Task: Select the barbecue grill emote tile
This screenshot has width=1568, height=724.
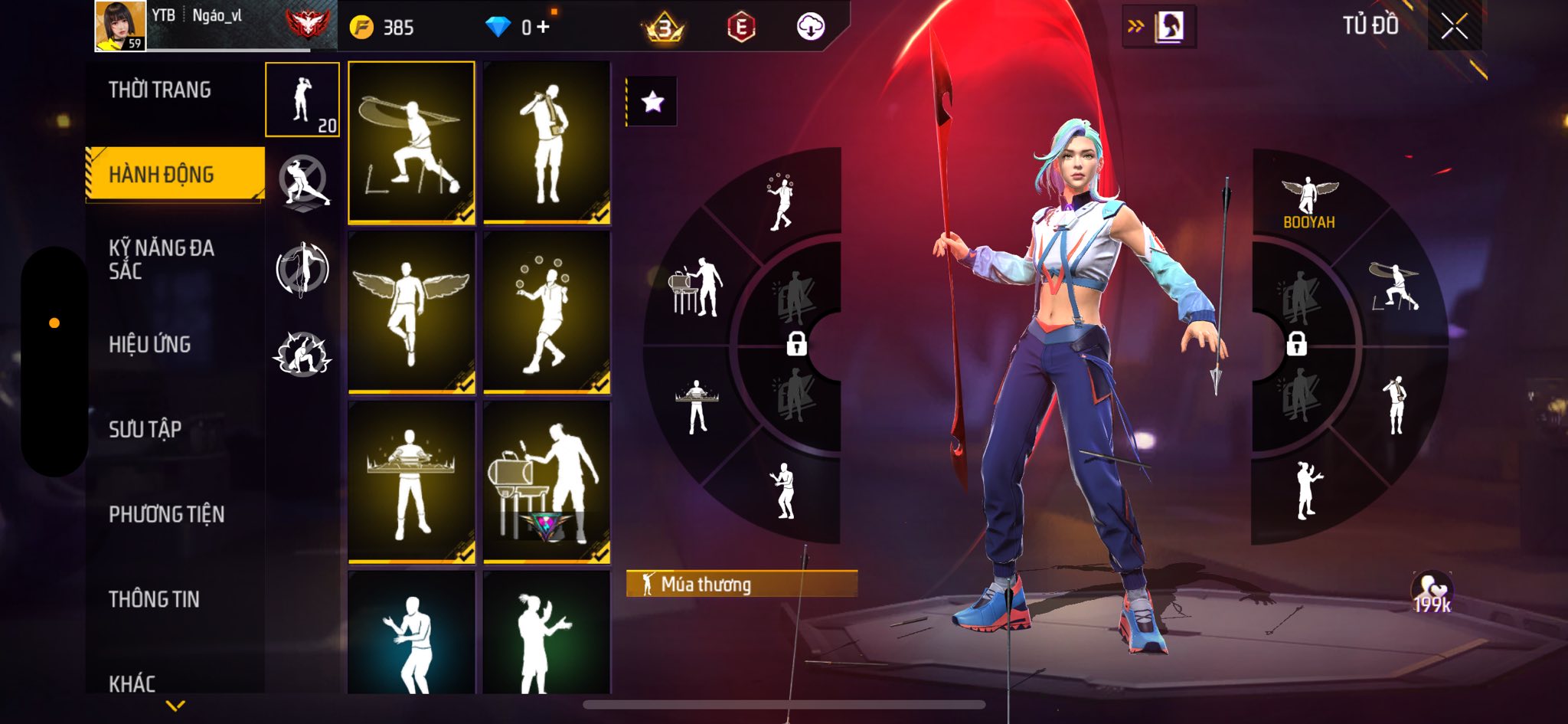Action: point(547,482)
